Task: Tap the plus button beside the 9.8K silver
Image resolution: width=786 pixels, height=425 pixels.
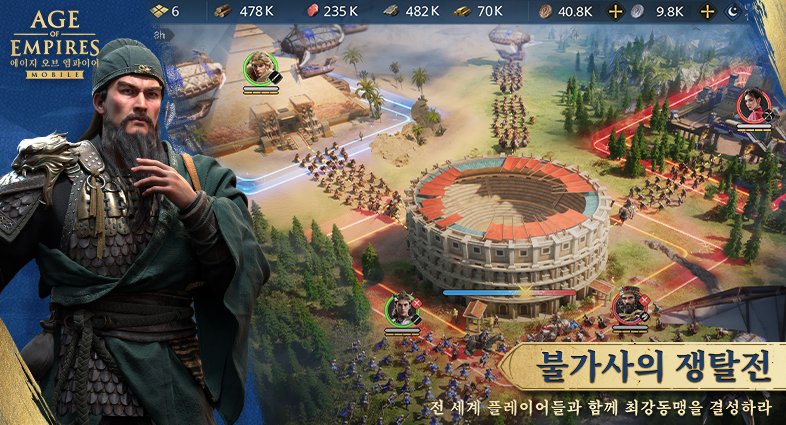Action: pyautogui.click(x=708, y=12)
